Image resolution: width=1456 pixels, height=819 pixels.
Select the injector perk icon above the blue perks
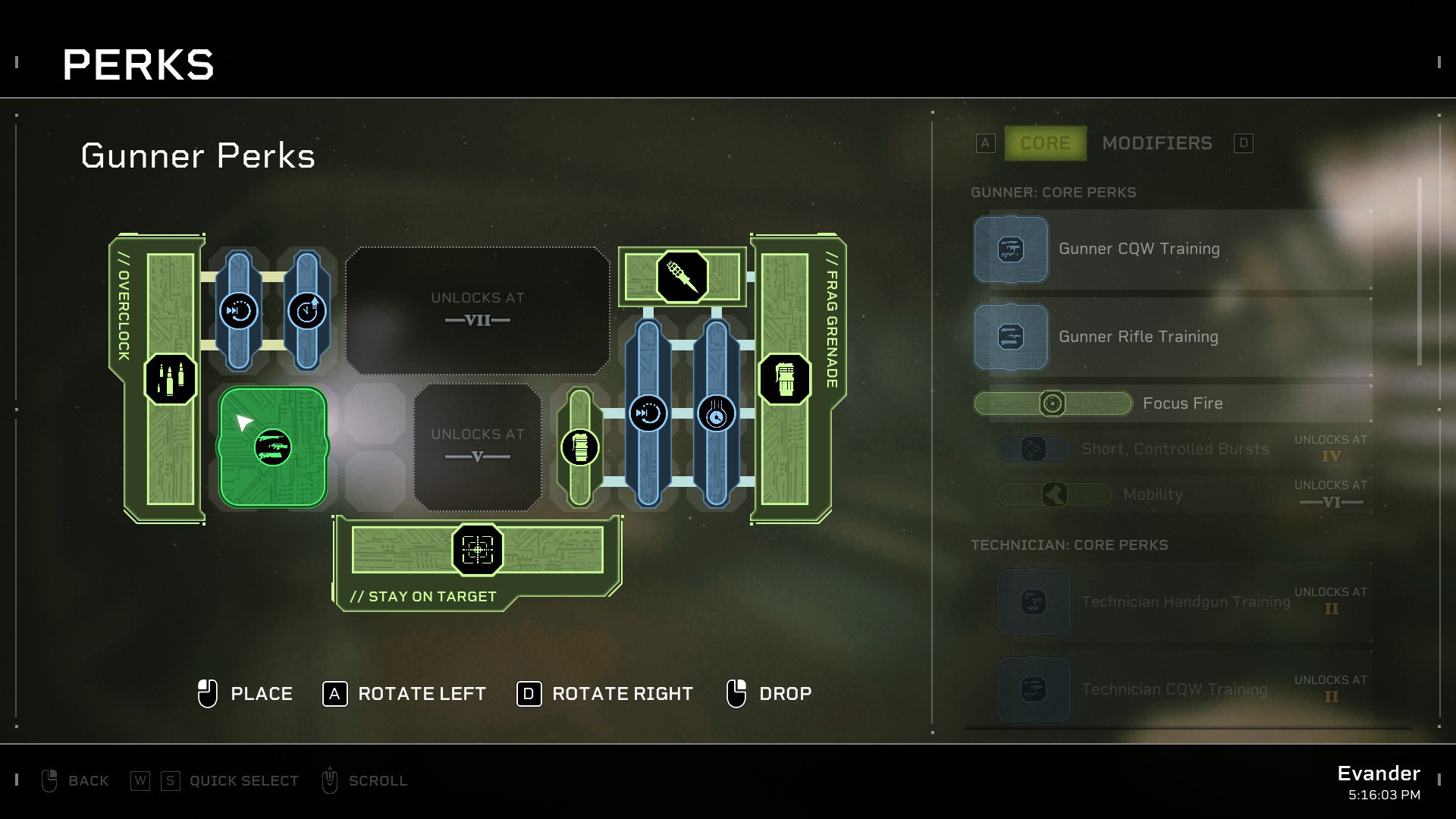pyautogui.click(x=680, y=277)
